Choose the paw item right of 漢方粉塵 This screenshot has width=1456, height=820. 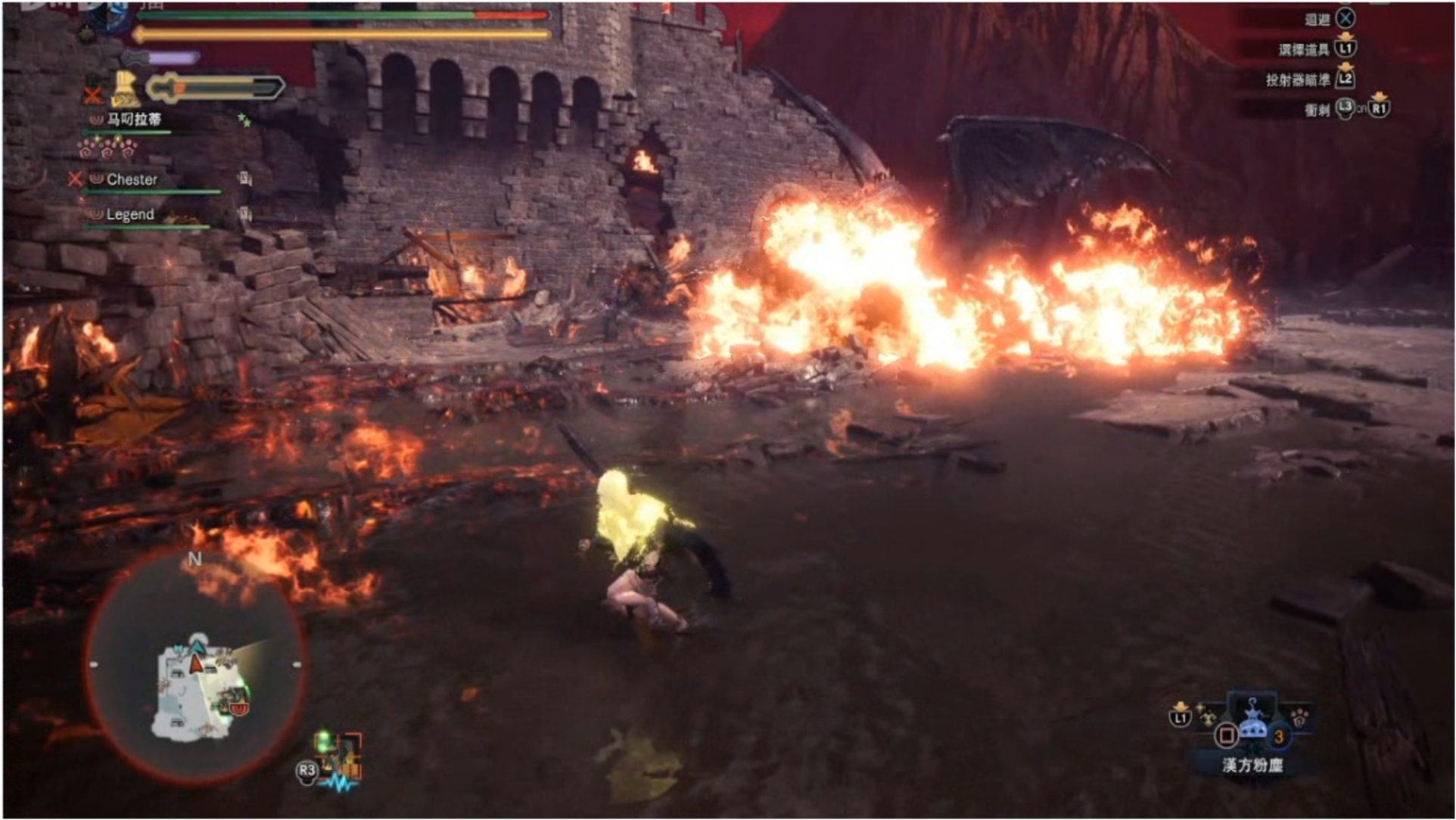(1300, 716)
